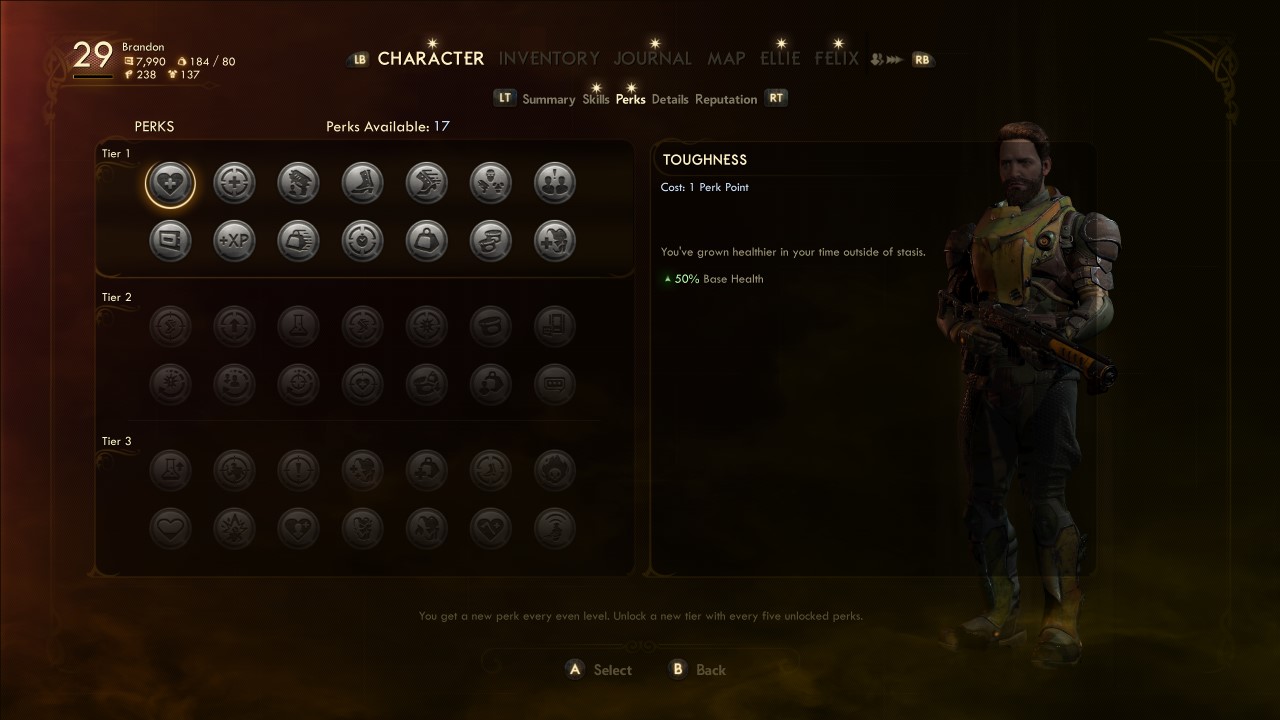Select the Tier 2 officer cap perk
This screenshot has height=720, width=1280.
[x=490, y=326]
